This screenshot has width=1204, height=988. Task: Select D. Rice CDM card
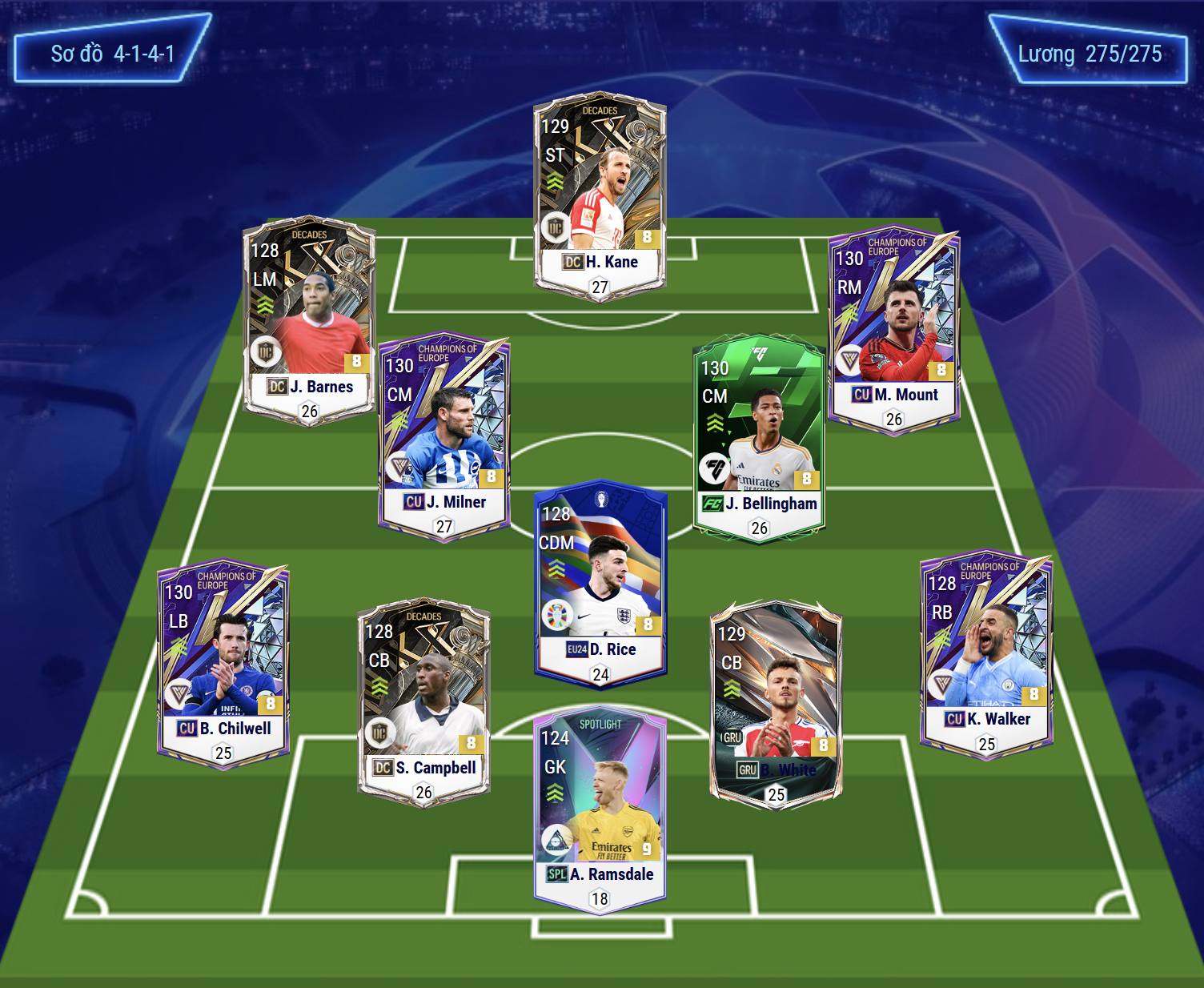pyautogui.click(x=600, y=583)
